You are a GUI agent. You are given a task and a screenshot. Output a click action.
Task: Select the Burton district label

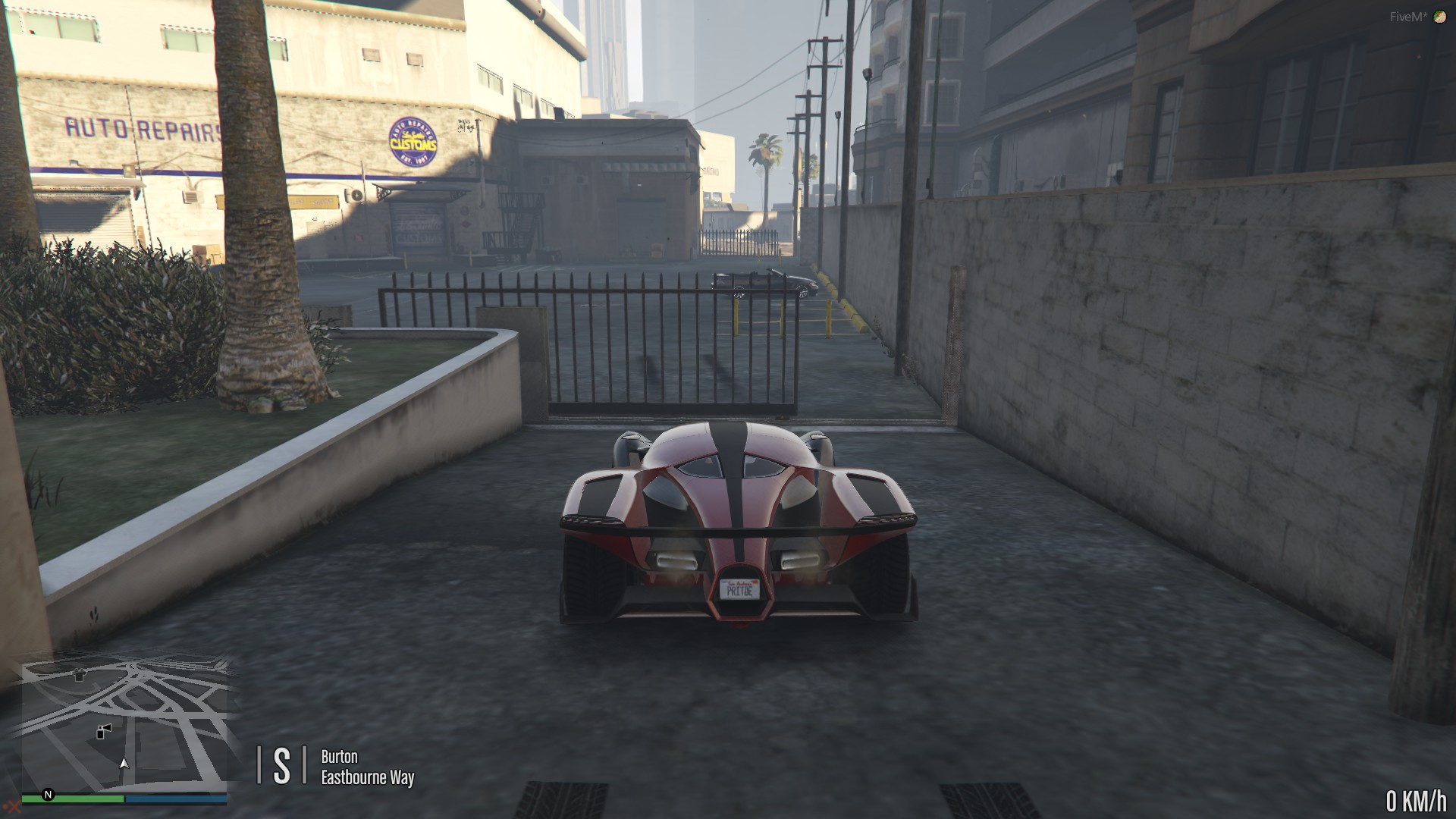click(x=339, y=757)
